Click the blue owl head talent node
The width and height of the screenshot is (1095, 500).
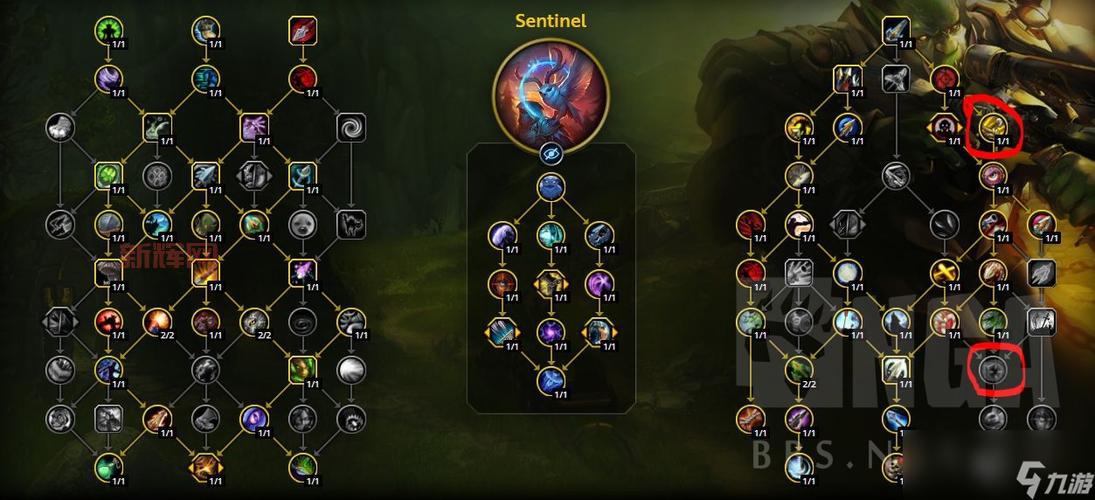pyautogui.click(x=550, y=187)
